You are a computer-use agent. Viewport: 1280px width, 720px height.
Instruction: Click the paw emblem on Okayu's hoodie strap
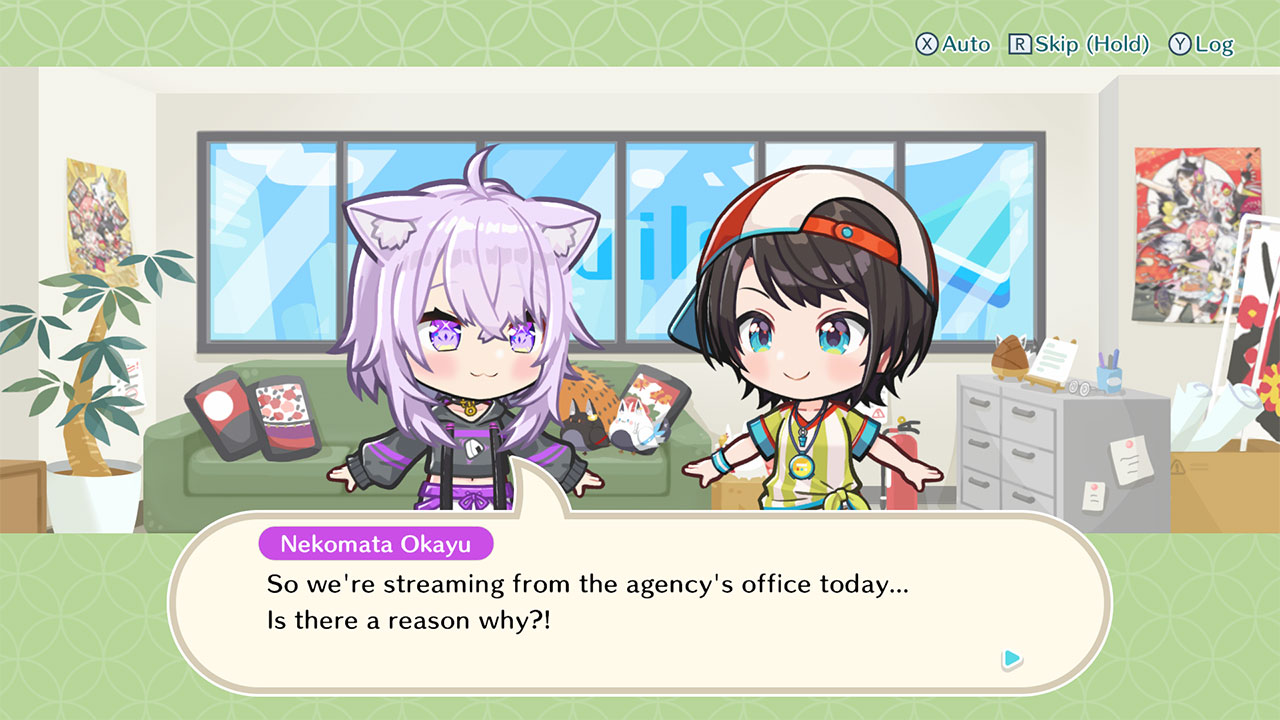473,447
